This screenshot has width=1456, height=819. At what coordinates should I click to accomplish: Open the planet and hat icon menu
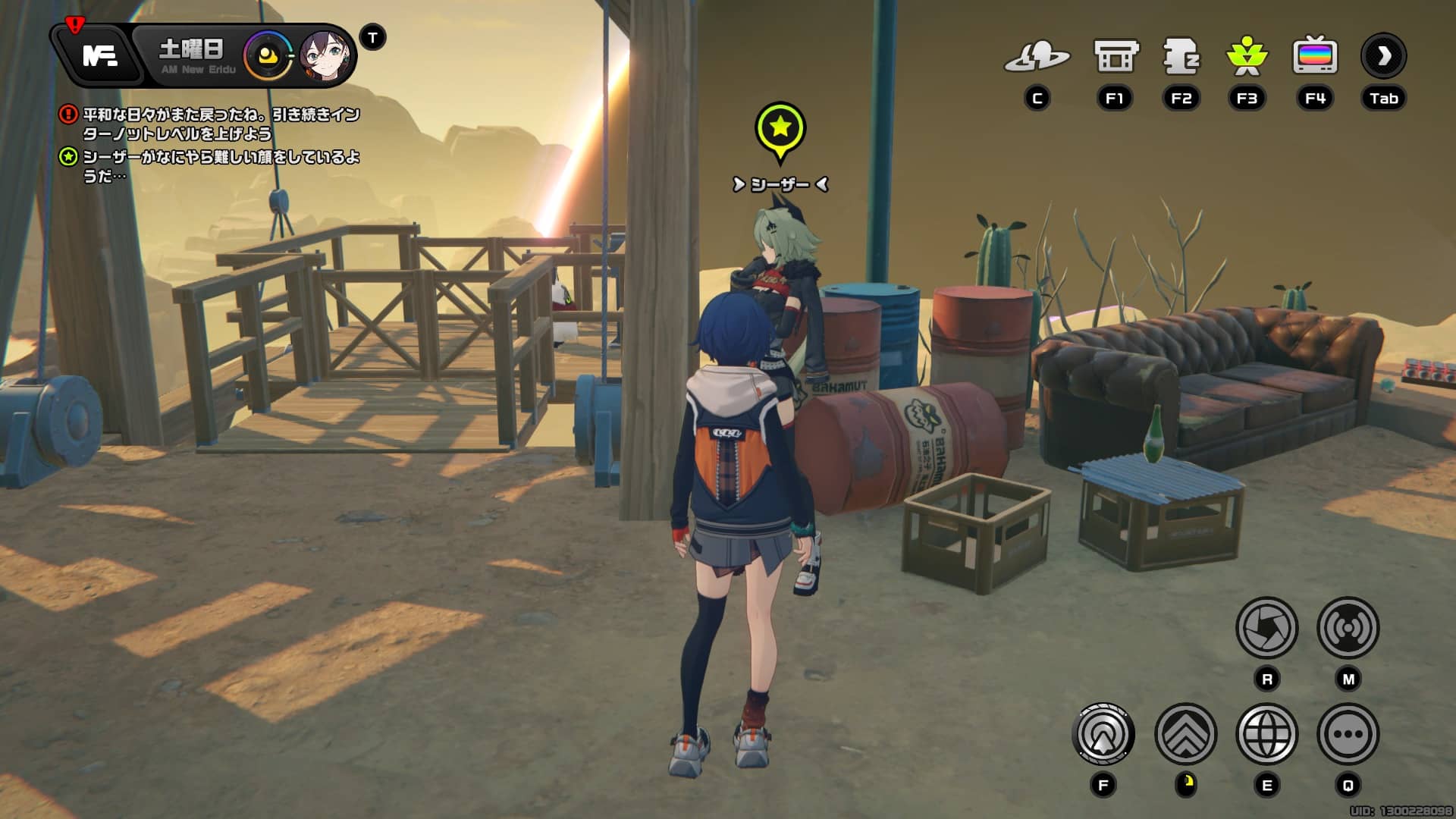point(1037,56)
